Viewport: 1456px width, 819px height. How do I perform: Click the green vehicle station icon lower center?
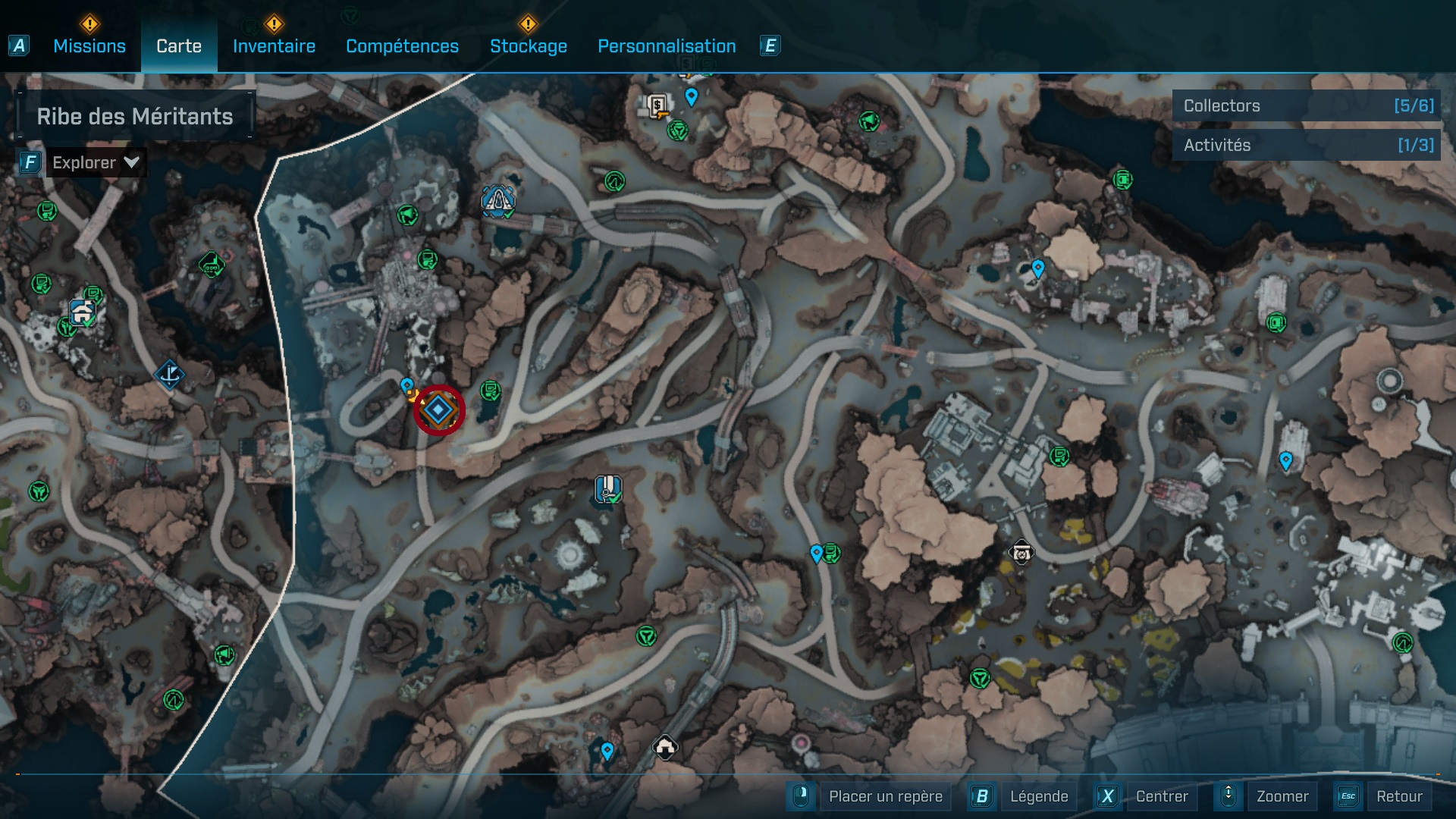click(646, 635)
